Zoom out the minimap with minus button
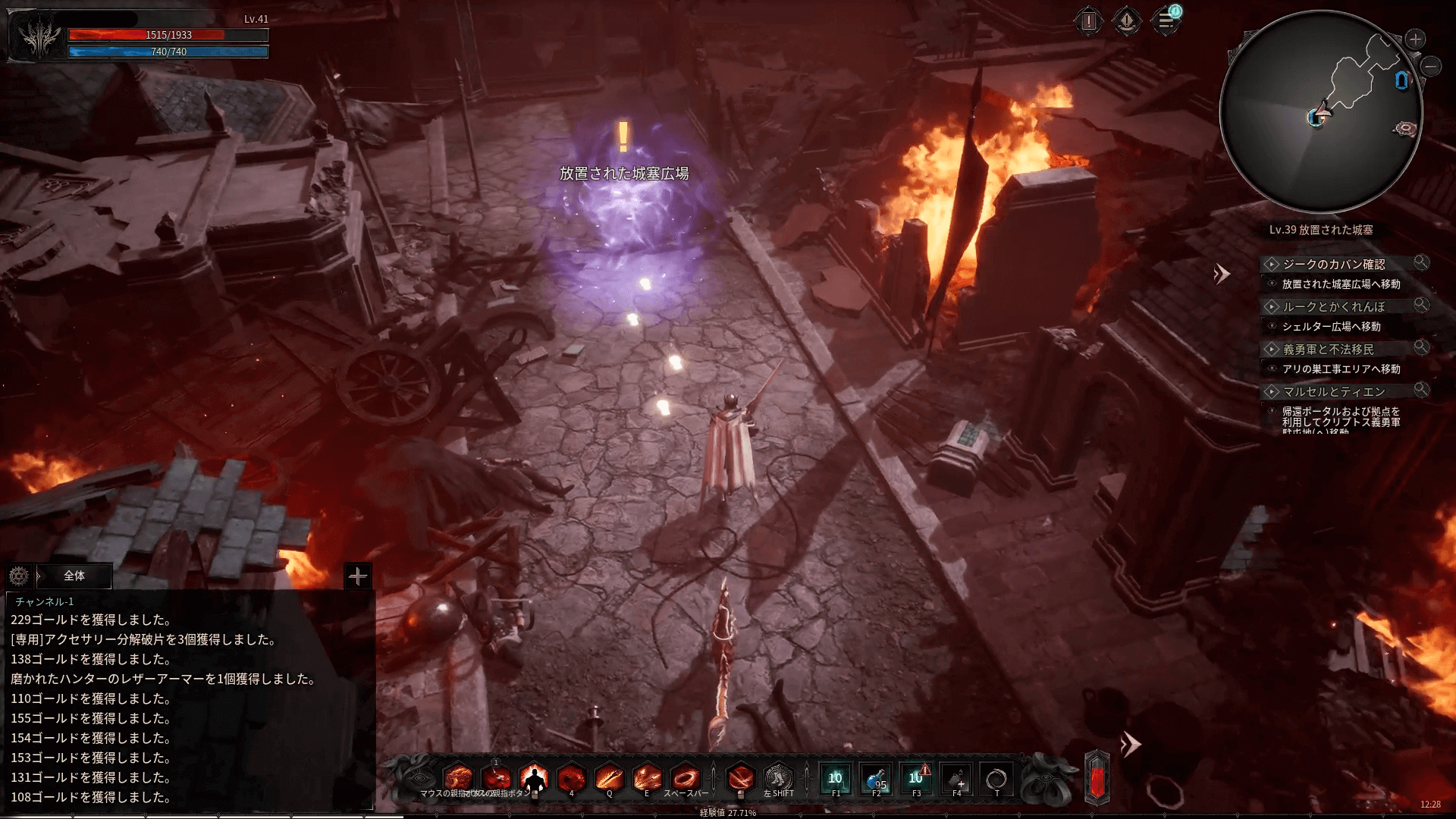 click(x=1431, y=67)
